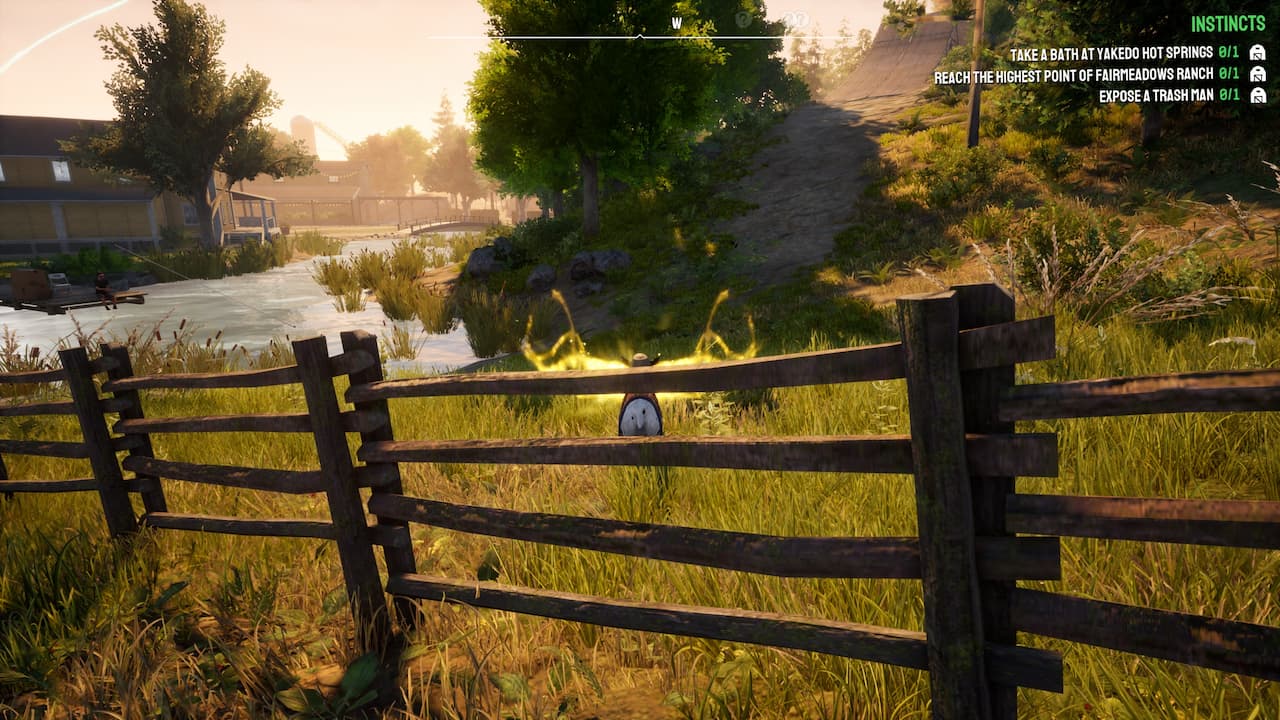The image size is (1280, 720).
Task: Click the 0/1 counter for the Fairmeadows Ranch objective
Action: (x=1228, y=74)
